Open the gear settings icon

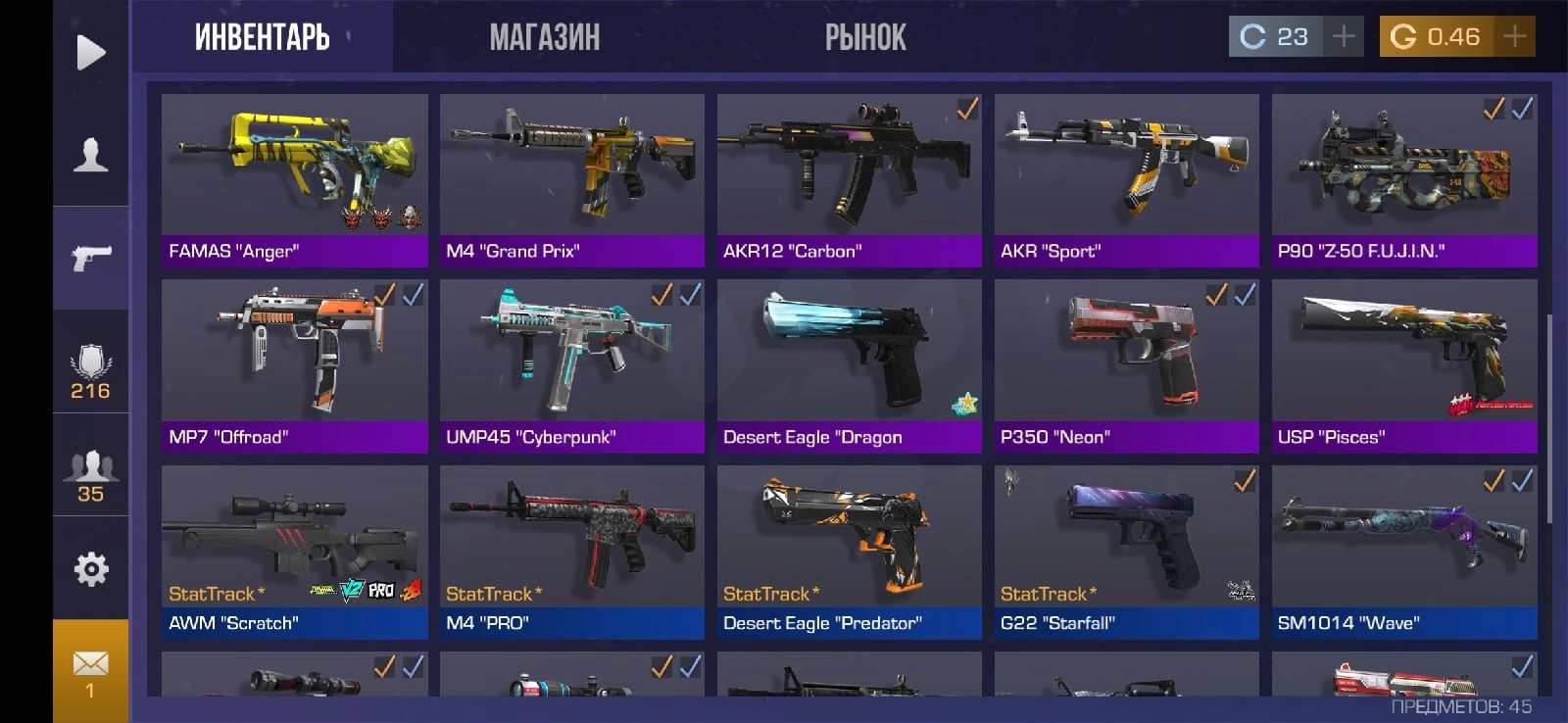point(90,568)
